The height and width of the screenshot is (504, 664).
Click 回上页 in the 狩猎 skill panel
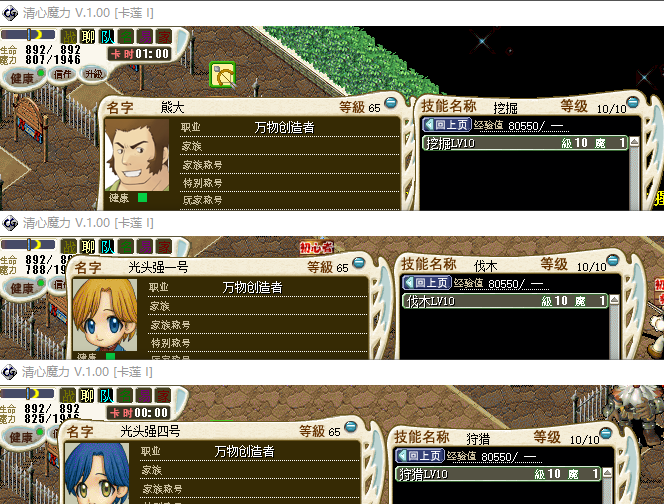421,455
